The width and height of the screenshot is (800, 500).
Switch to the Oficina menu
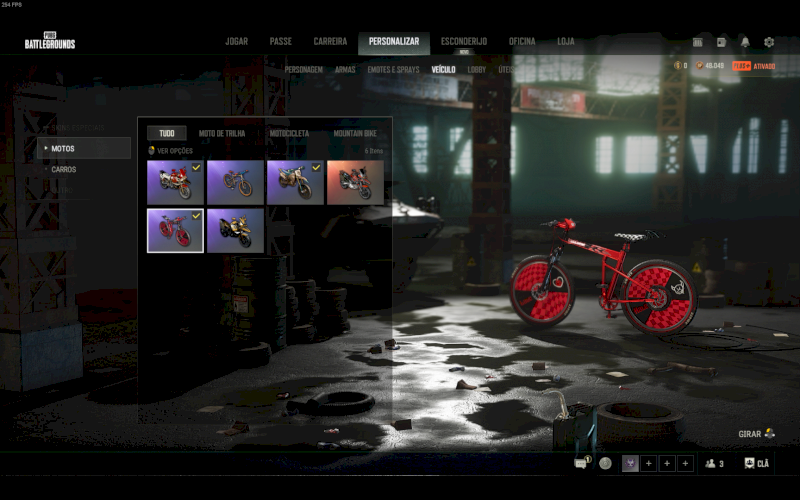[522, 42]
